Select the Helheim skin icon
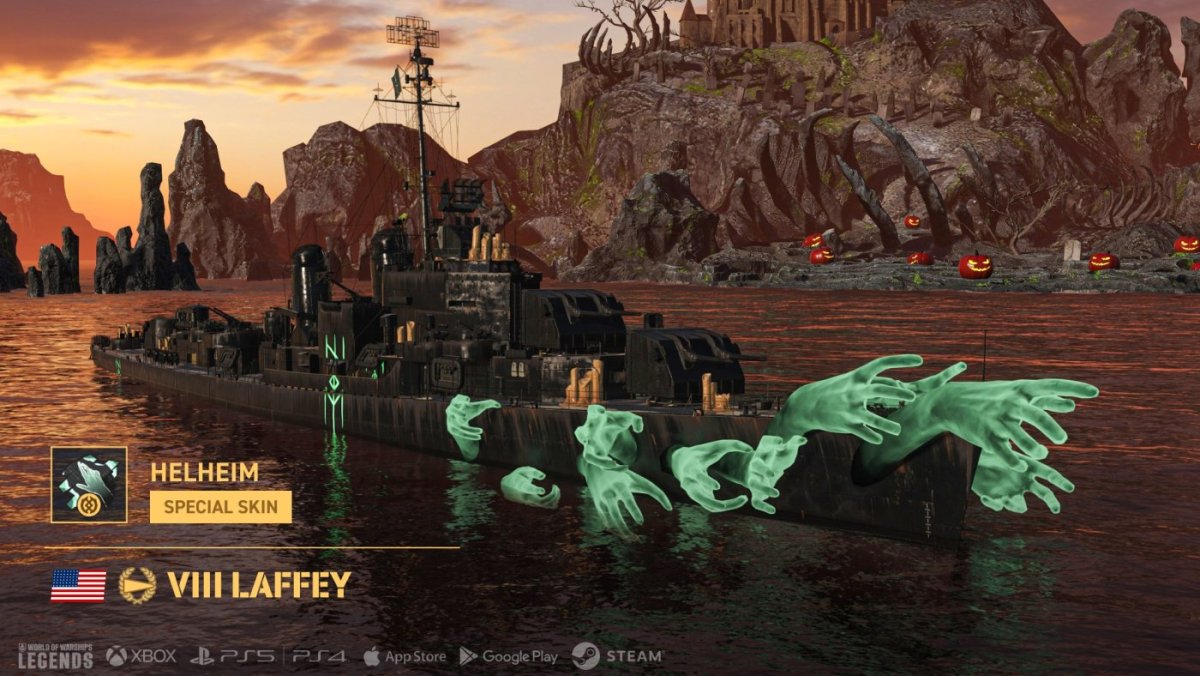 [x=89, y=485]
